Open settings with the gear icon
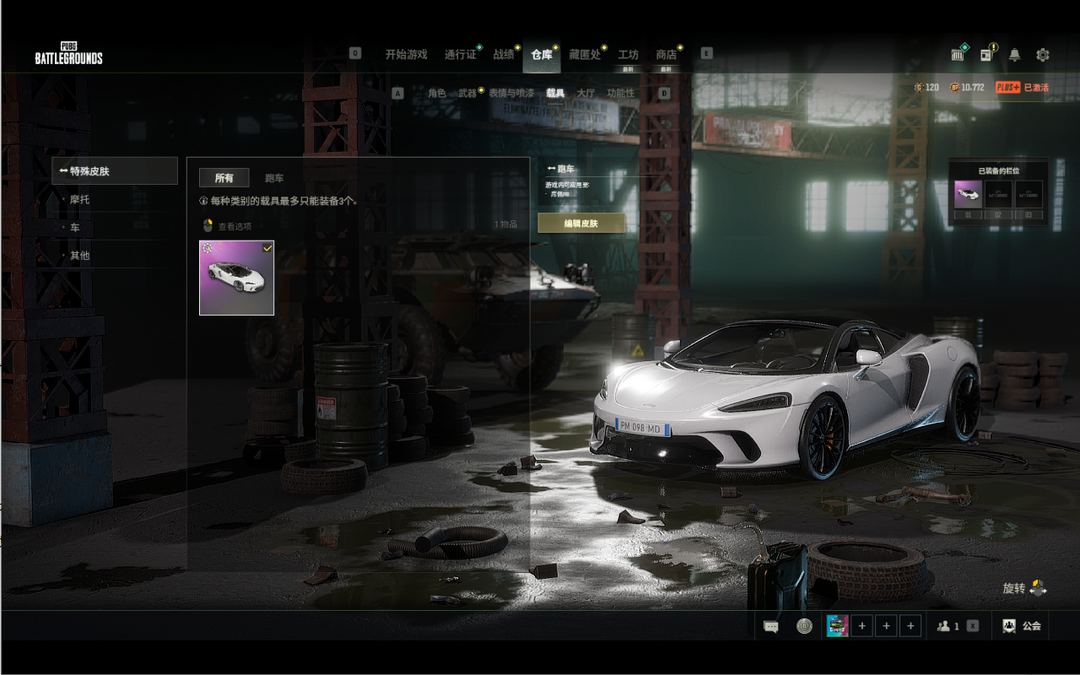The image size is (1080, 675). [x=1043, y=54]
